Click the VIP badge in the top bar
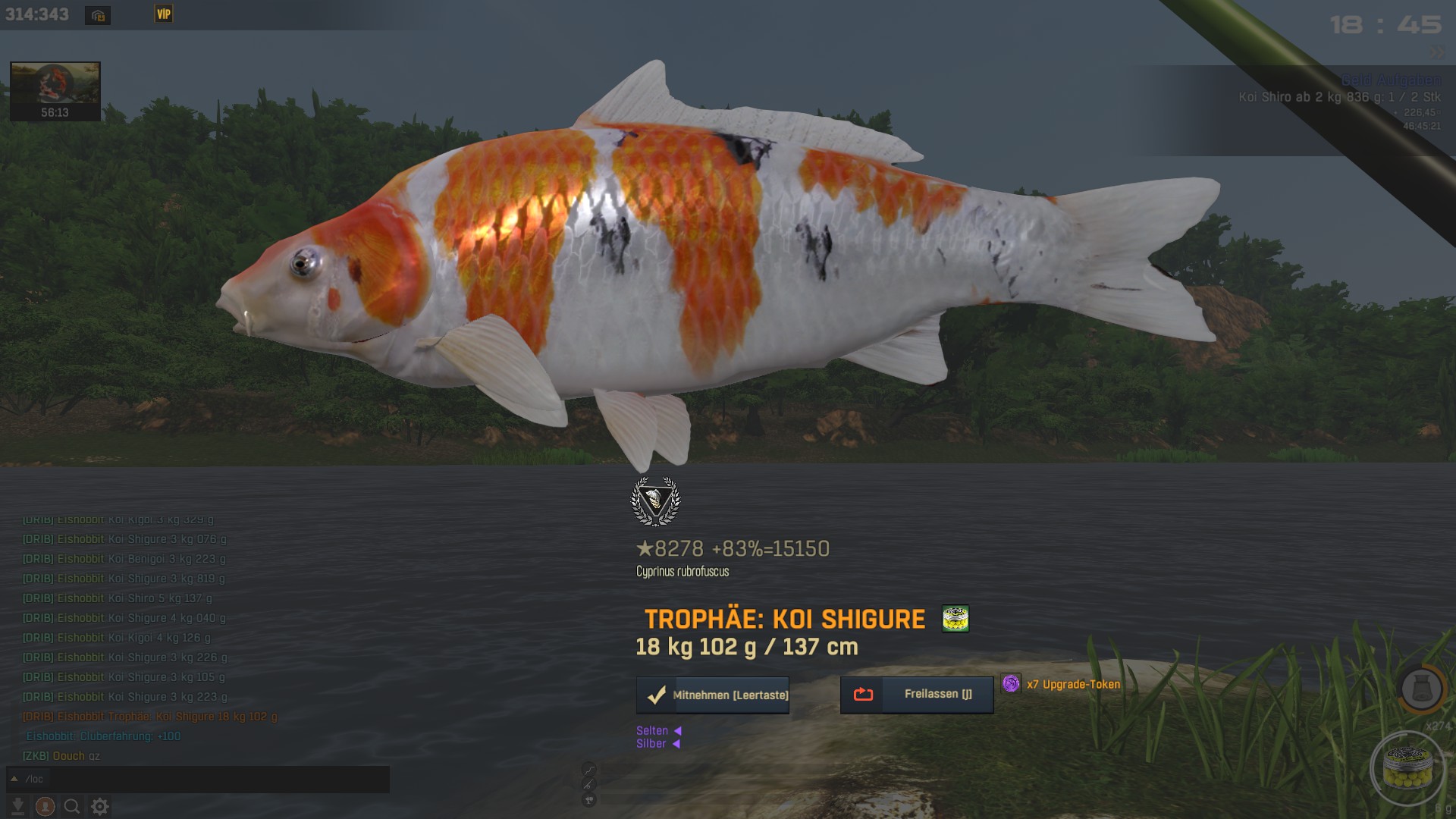Image resolution: width=1456 pixels, height=819 pixels. [164, 14]
